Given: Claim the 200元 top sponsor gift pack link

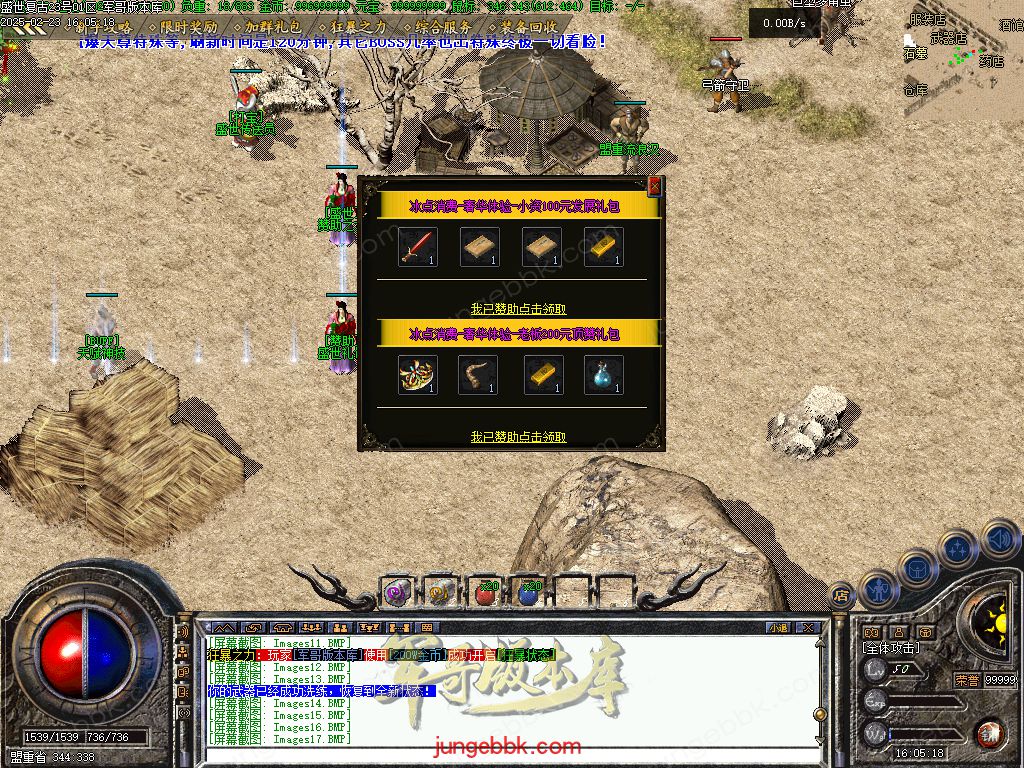Looking at the screenshot, I should [x=518, y=437].
